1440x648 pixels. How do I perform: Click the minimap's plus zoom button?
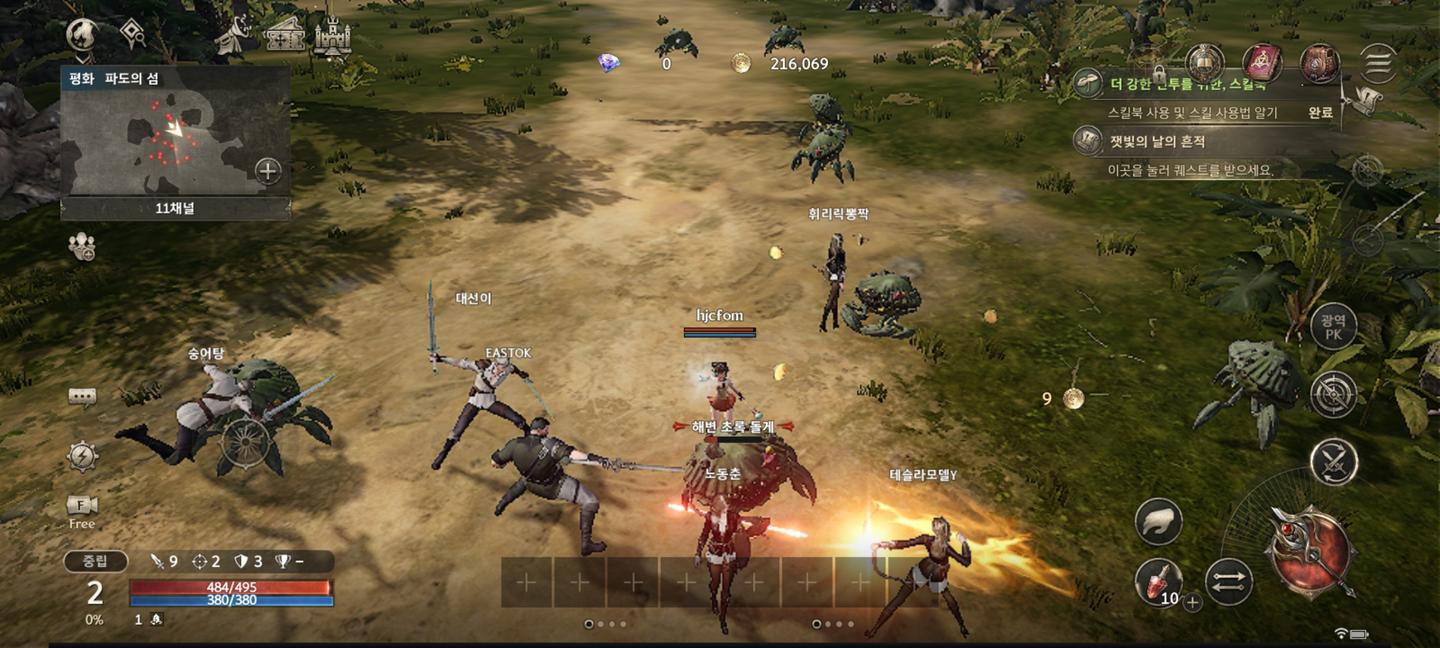268,170
